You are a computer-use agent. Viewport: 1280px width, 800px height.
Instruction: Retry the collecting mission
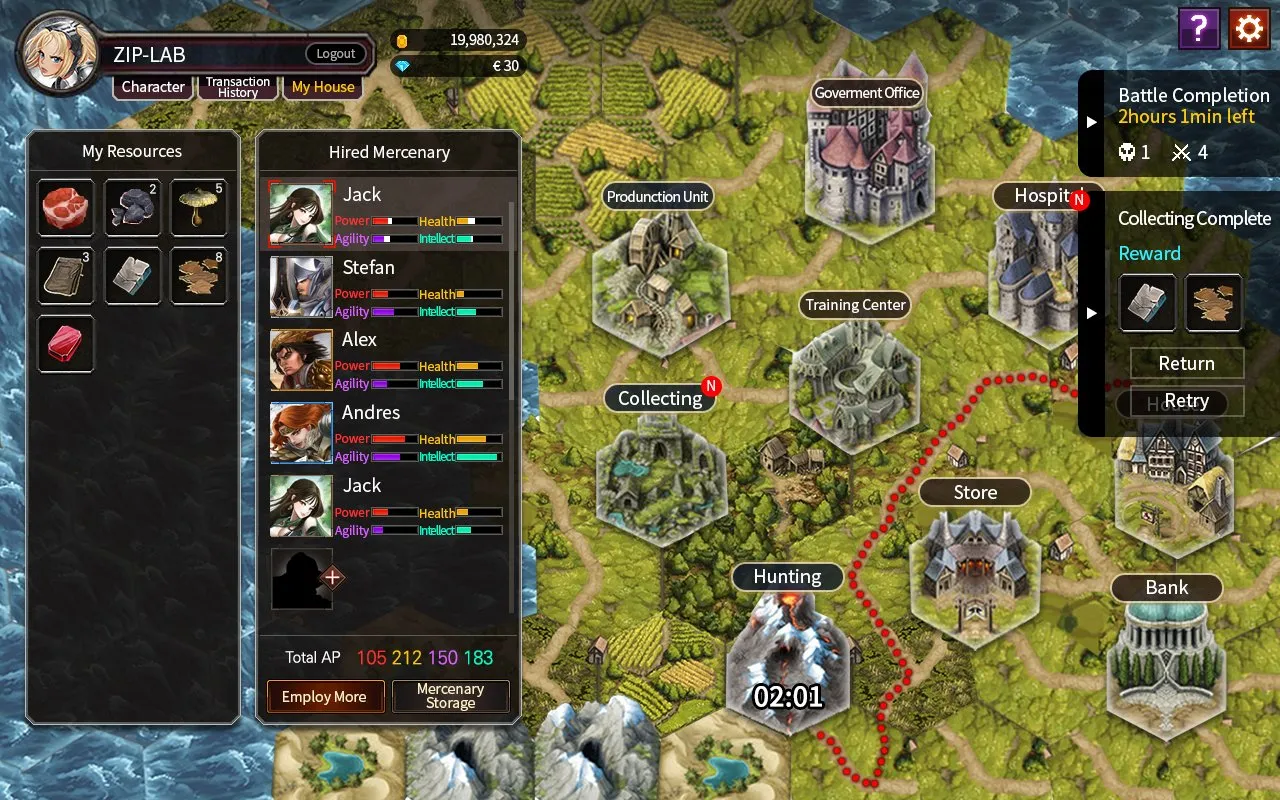click(x=1186, y=401)
